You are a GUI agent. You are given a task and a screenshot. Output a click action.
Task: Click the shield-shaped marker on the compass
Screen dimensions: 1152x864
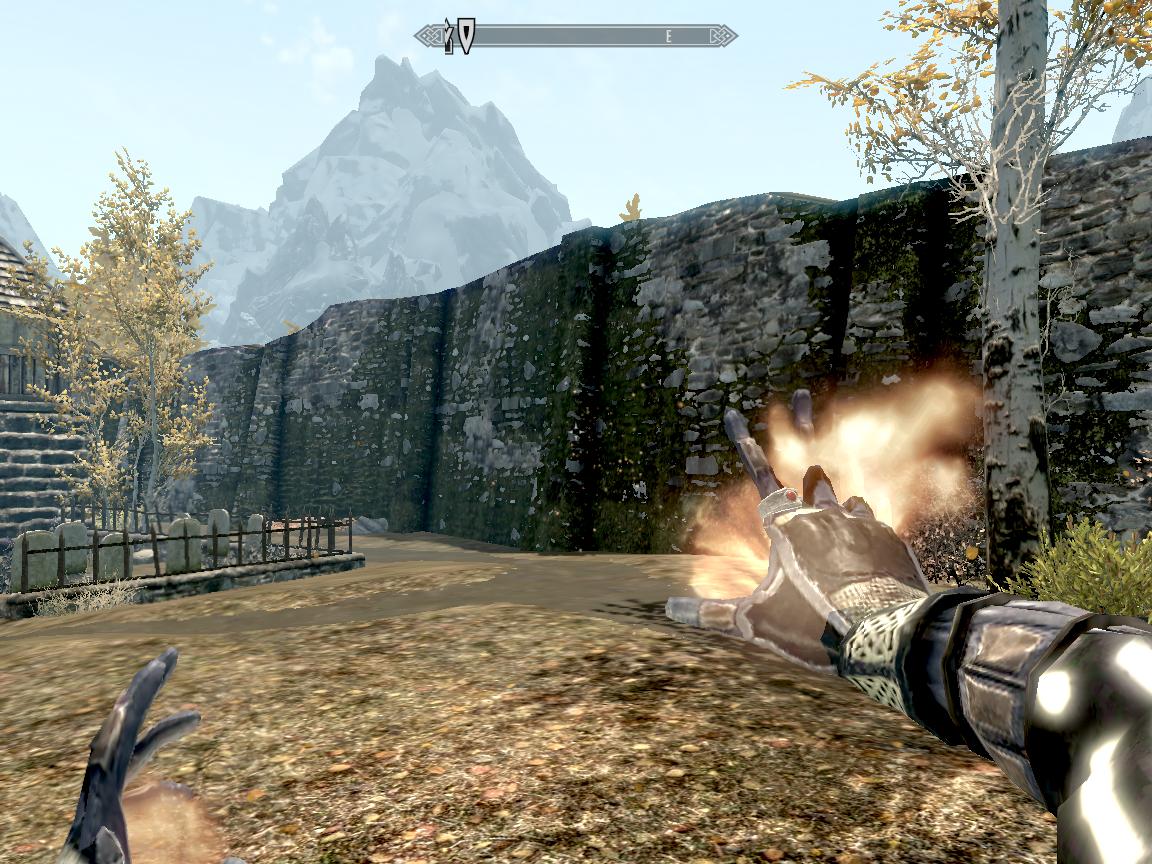pos(466,35)
